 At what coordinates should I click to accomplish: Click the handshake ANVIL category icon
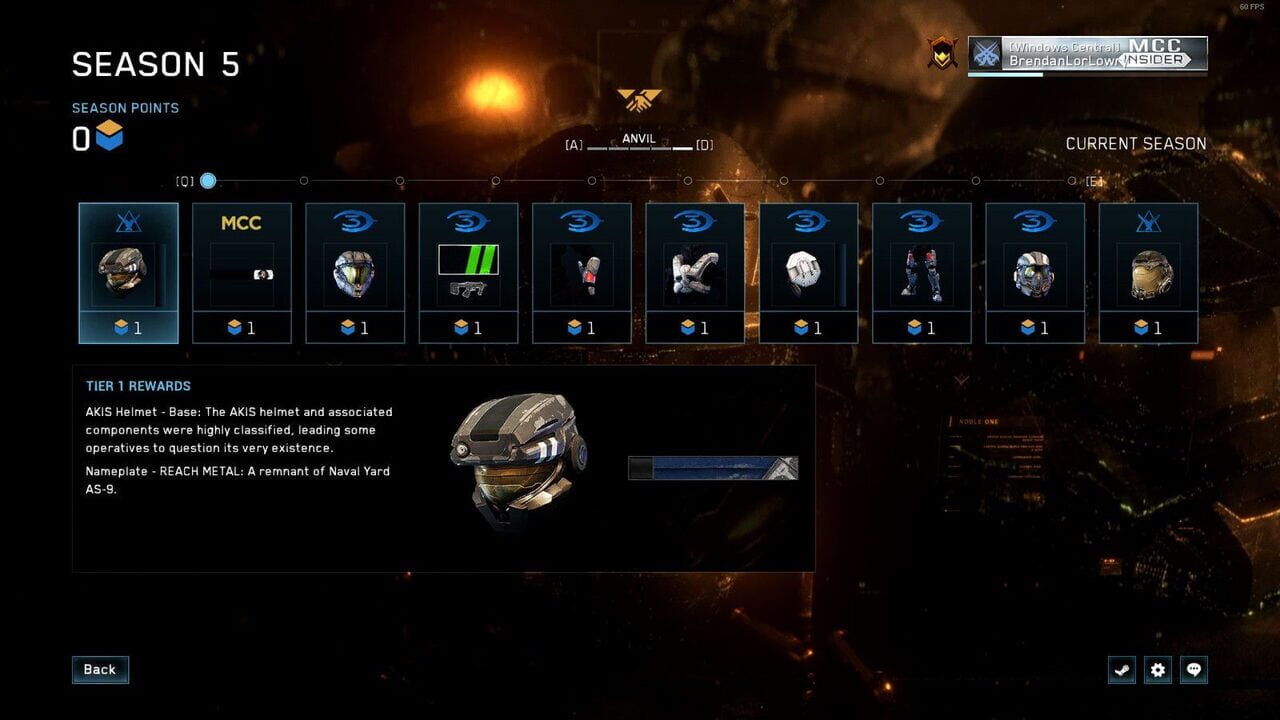tap(640, 101)
